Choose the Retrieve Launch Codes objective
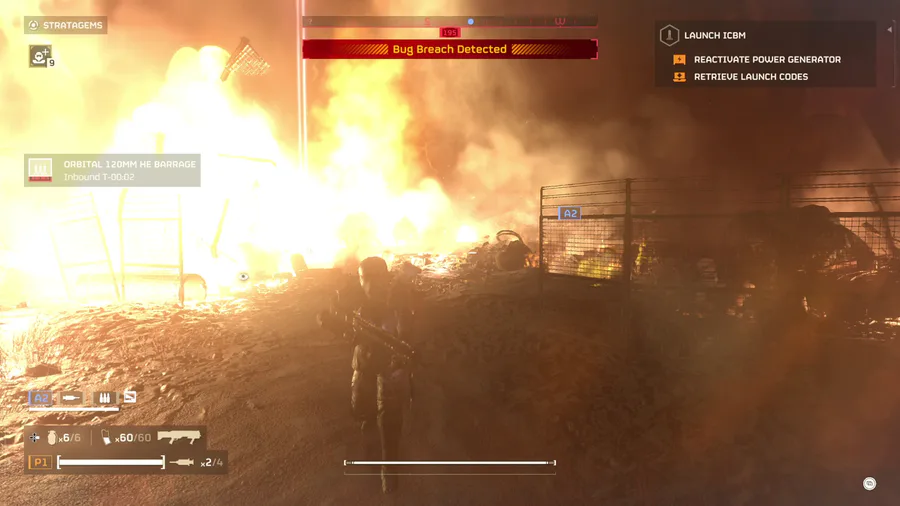This screenshot has height=506, width=900. point(750,77)
